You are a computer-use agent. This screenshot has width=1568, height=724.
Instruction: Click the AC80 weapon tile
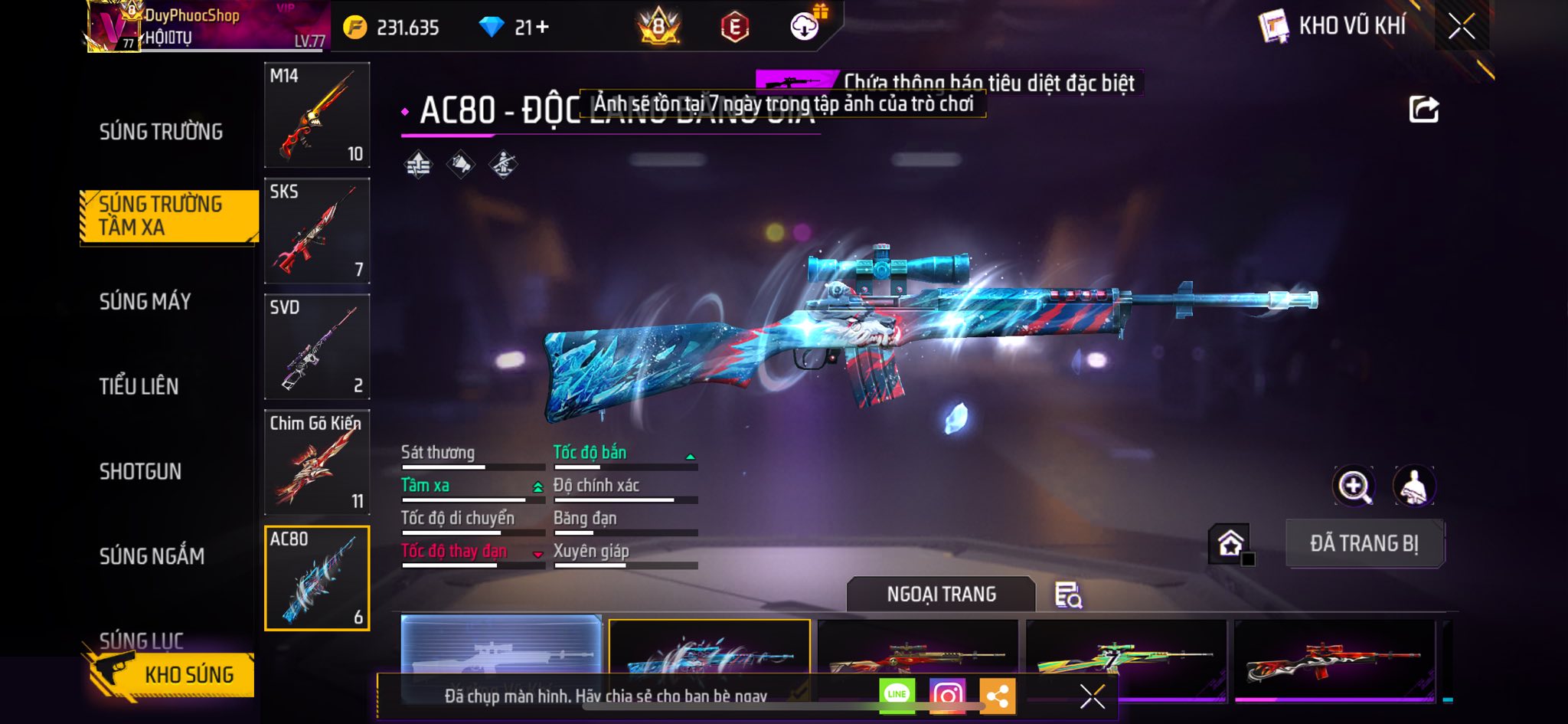[317, 578]
